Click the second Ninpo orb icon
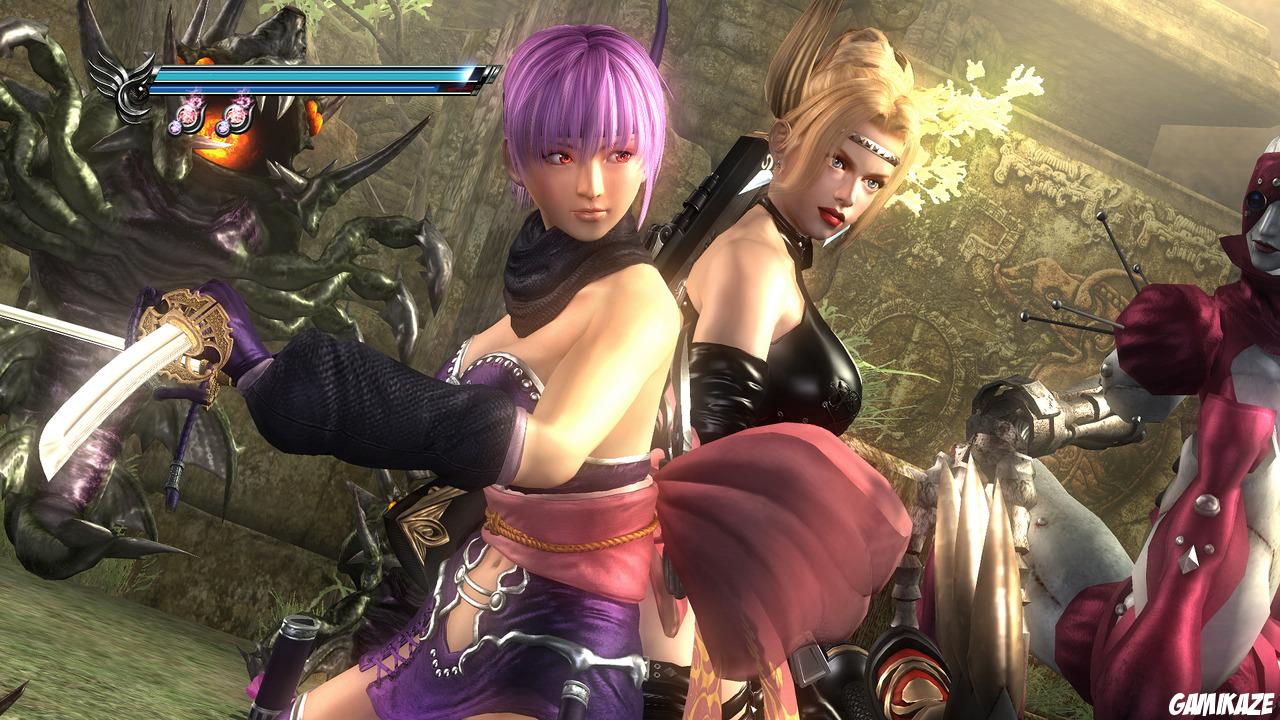The image size is (1280, 720). (x=236, y=115)
